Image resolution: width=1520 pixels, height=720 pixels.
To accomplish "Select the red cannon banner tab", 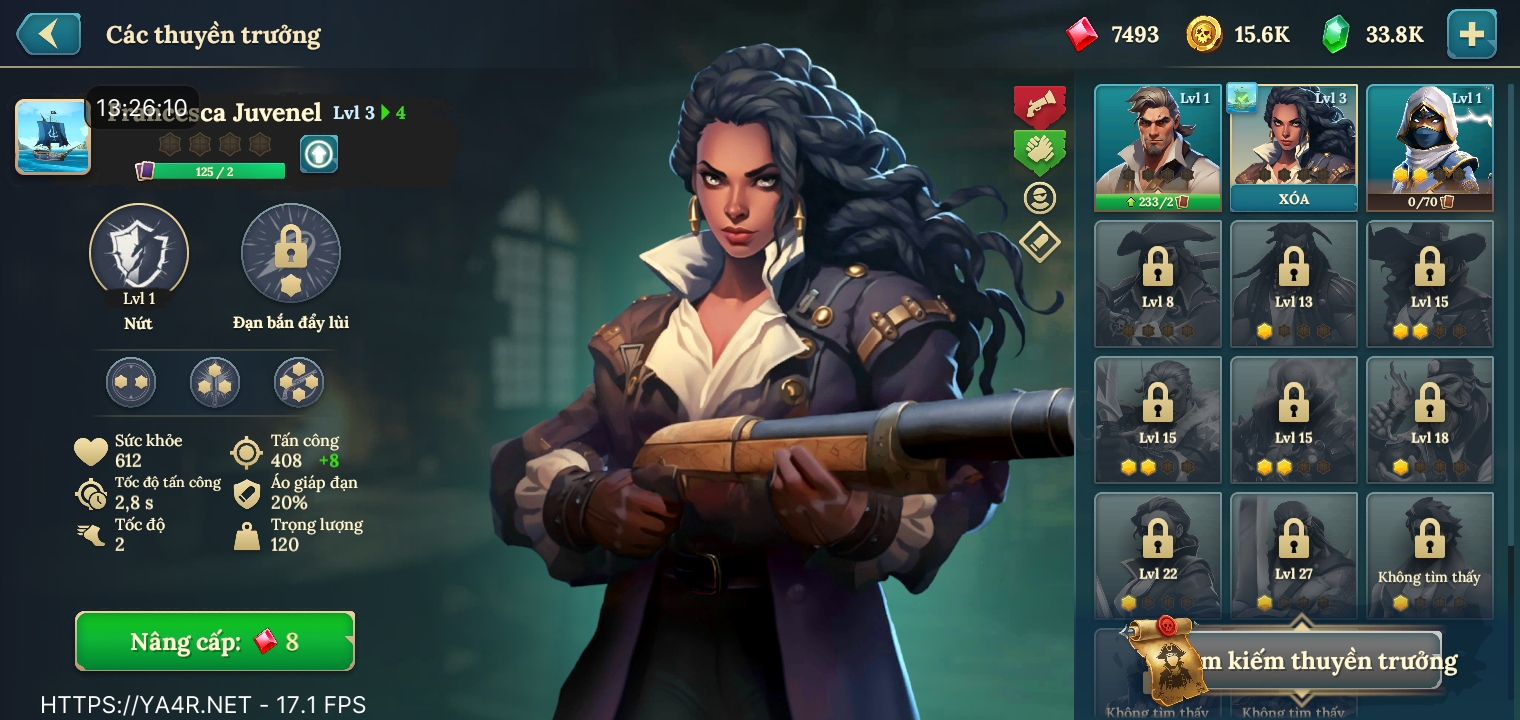I will tap(1040, 103).
